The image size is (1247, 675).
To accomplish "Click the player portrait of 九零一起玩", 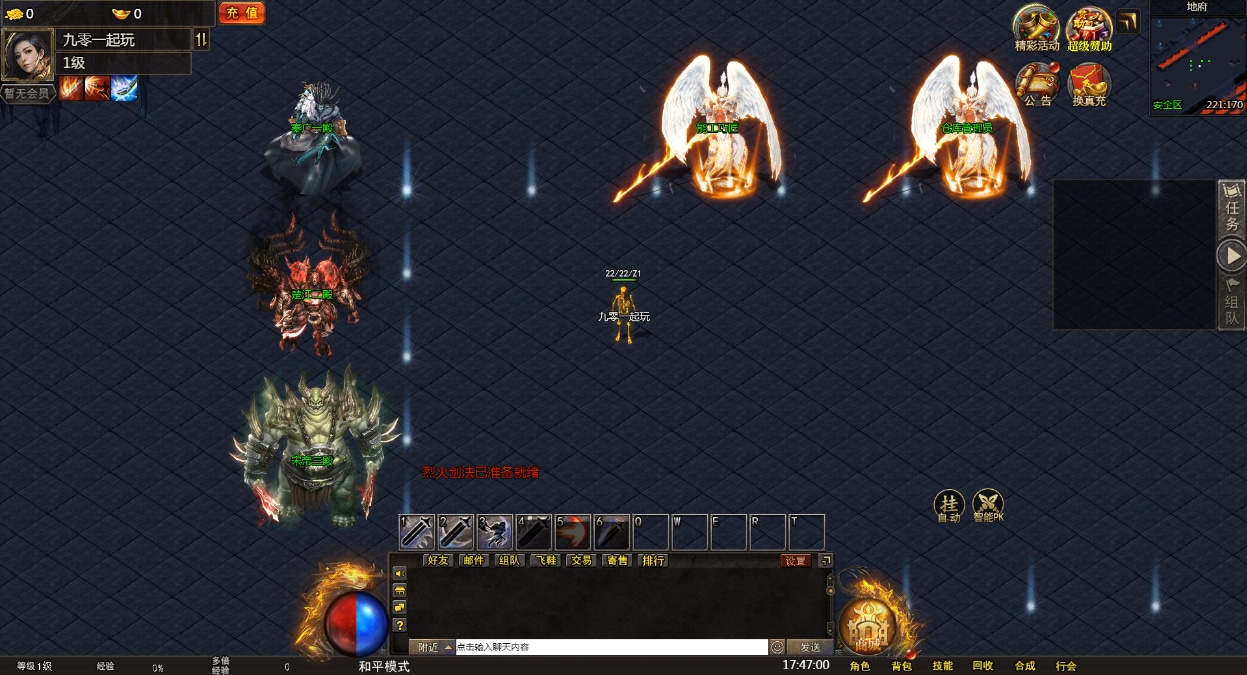I will 27,54.
